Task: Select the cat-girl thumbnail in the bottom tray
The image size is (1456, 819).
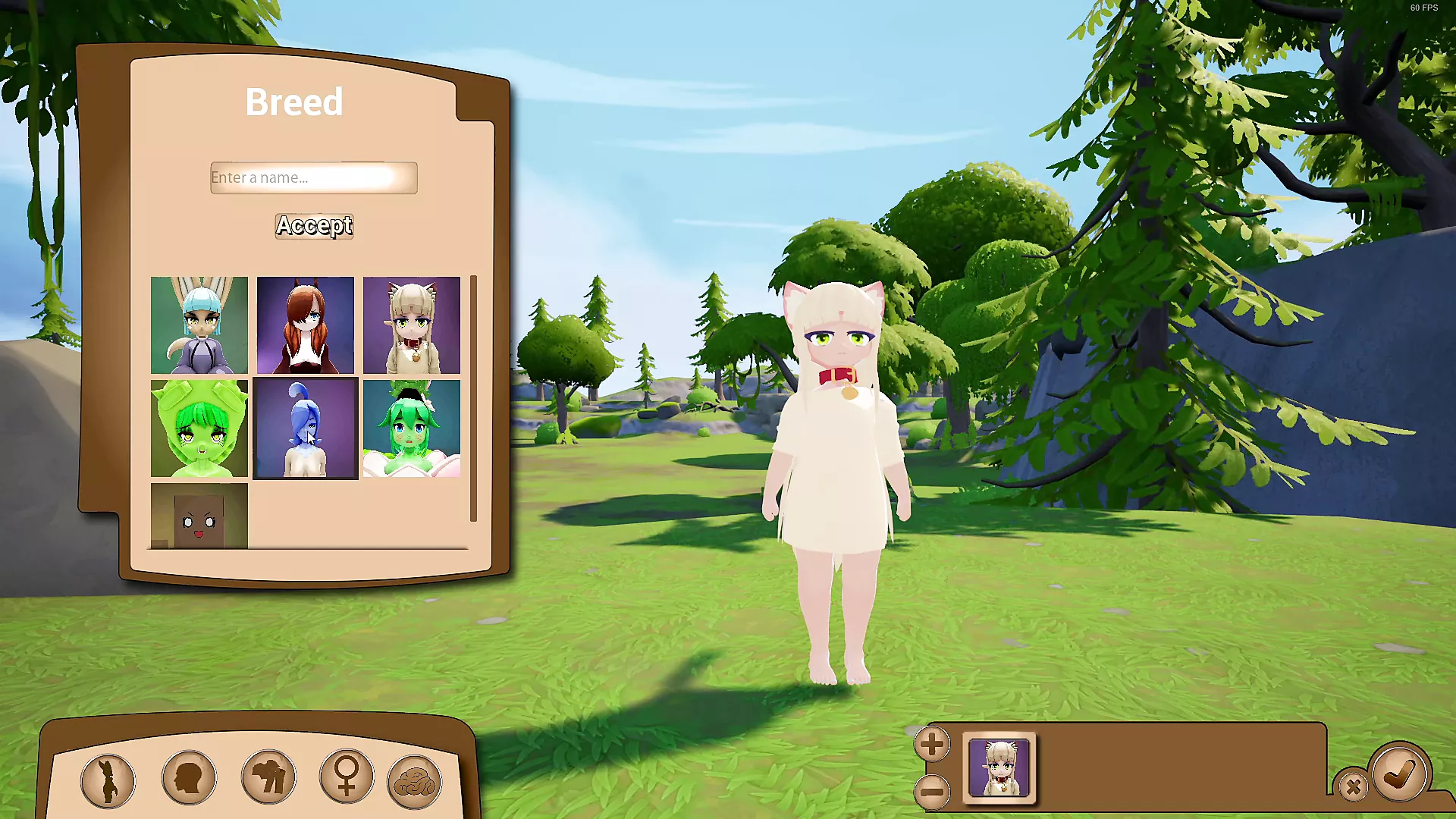Action: [x=999, y=768]
